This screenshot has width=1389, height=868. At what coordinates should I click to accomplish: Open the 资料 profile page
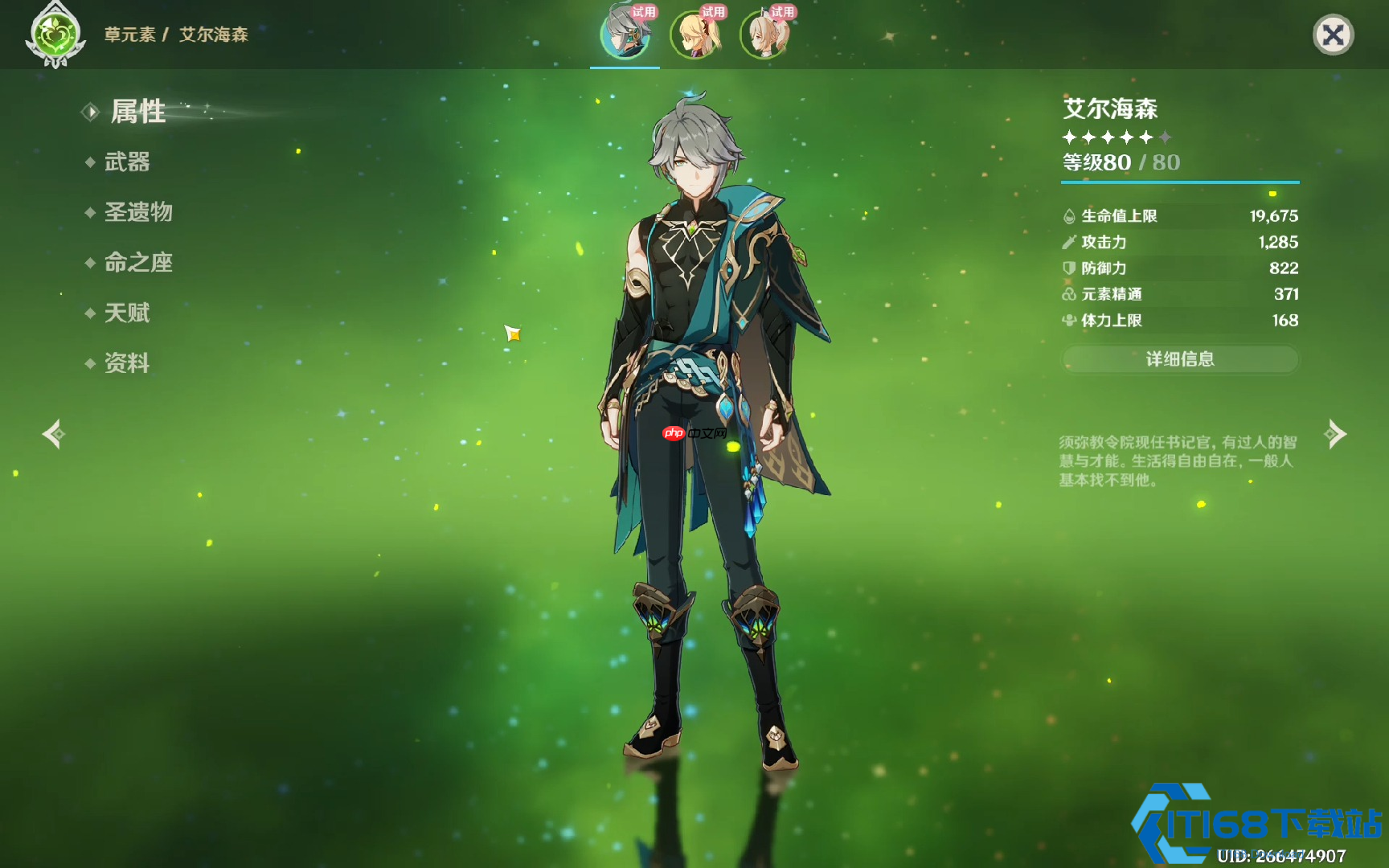pos(127,363)
